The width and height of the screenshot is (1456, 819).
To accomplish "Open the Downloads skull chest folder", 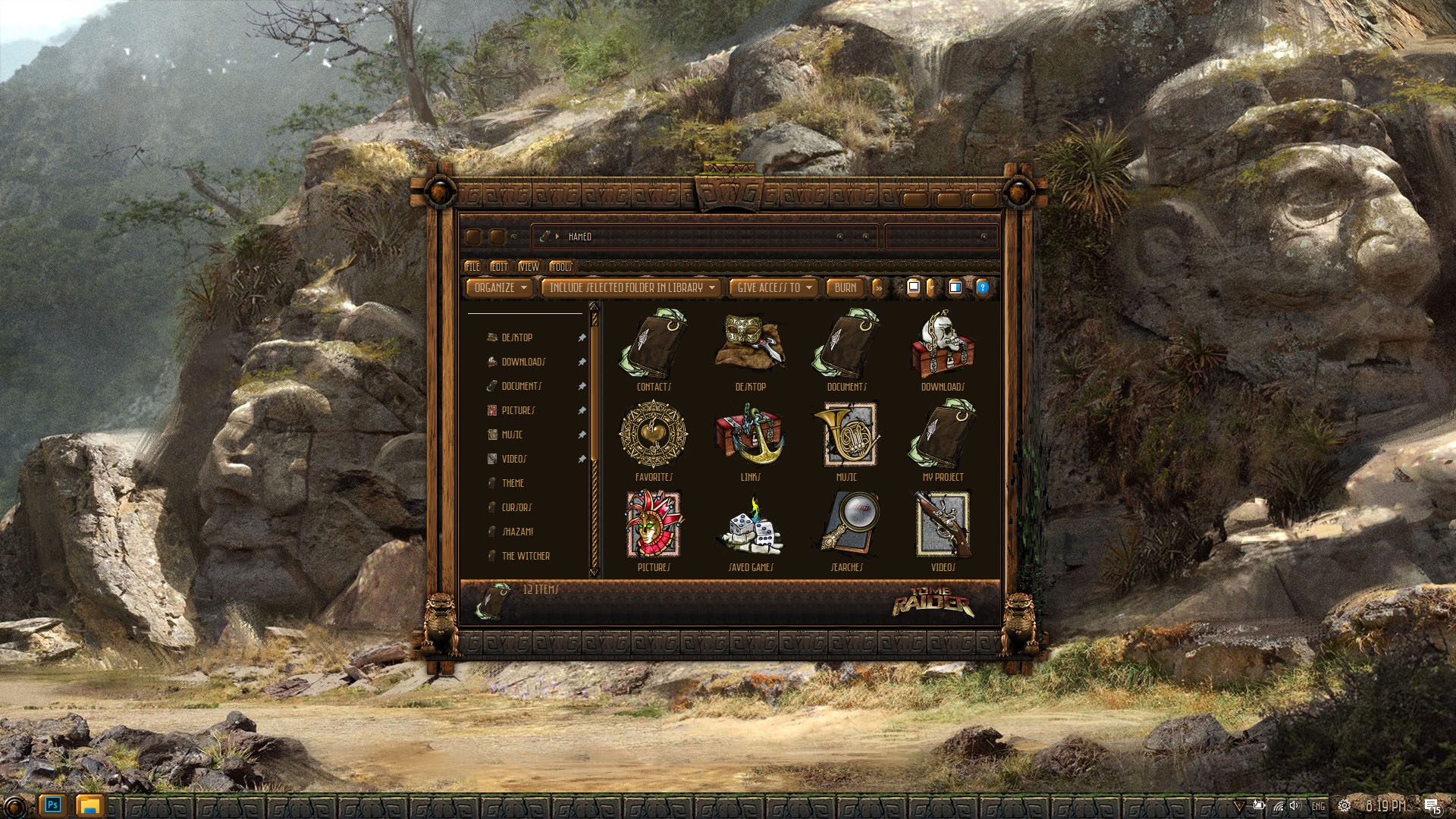I will point(943,345).
